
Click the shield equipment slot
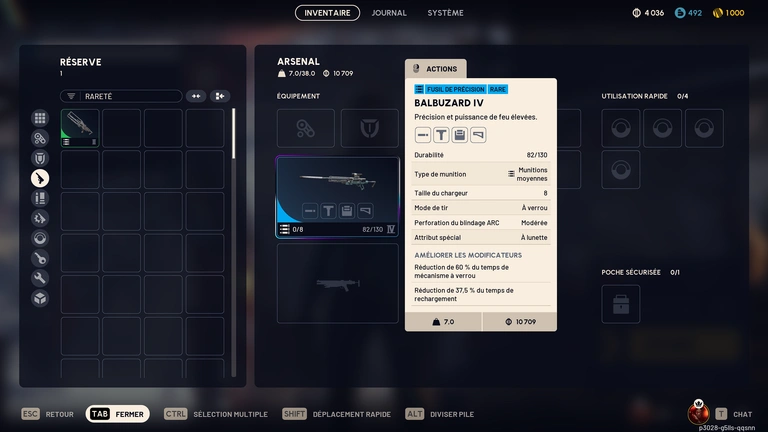[x=369, y=128]
